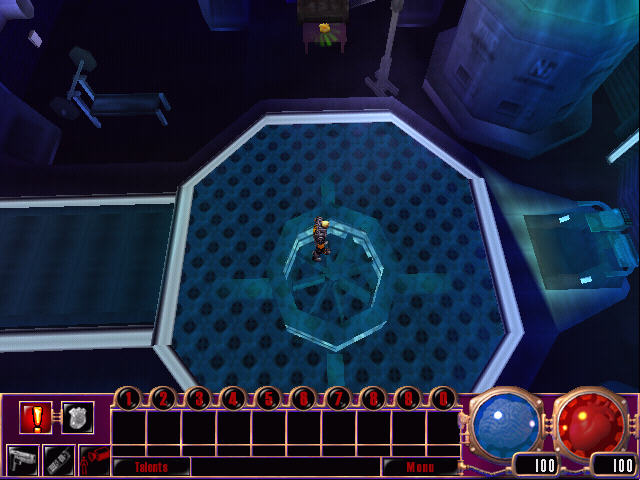Activate hotbar slot number 5
This screenshot has height=480, width=640.
click(268, 399)
